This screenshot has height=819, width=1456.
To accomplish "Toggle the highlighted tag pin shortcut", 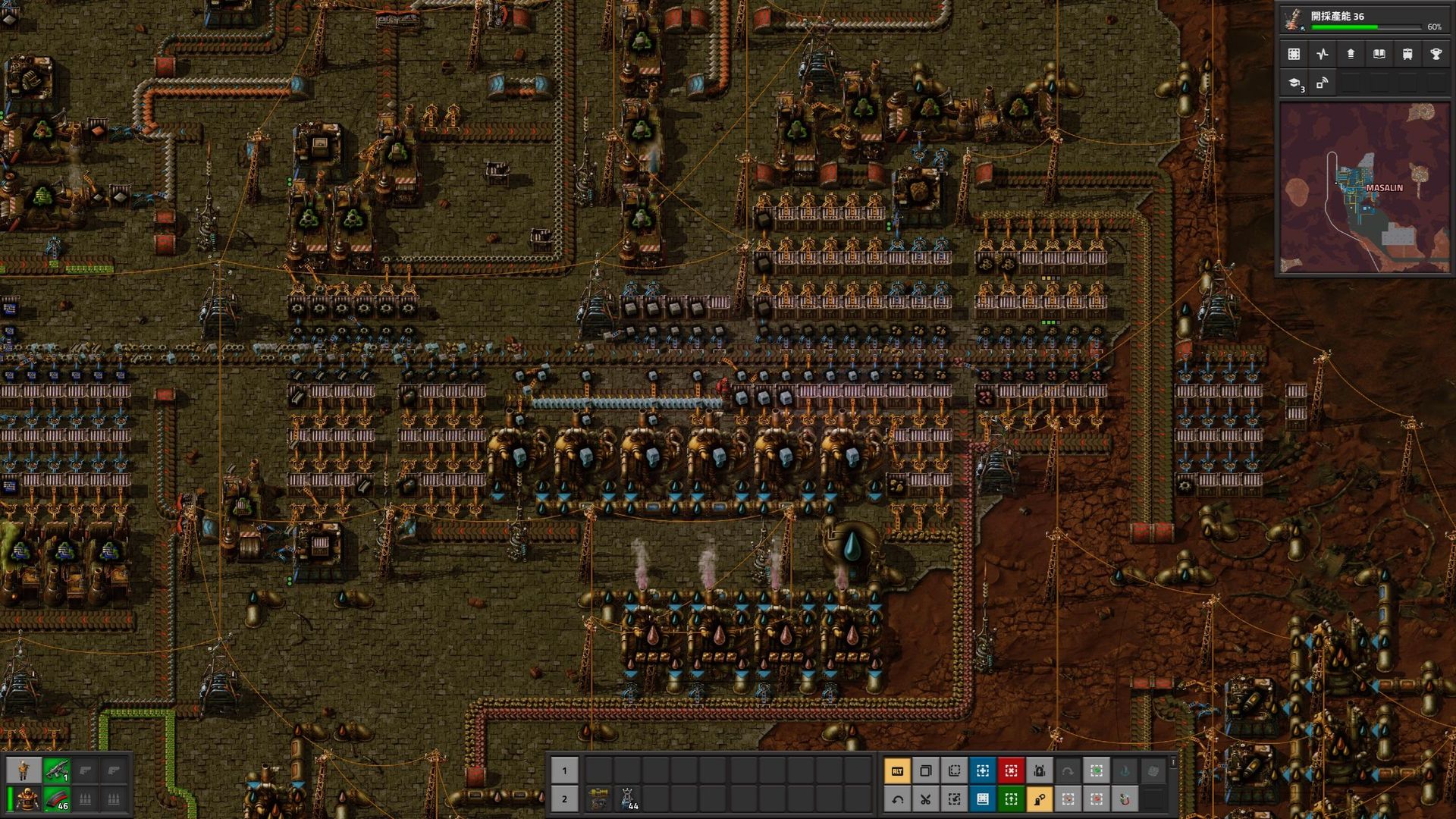I will pos(1039,799).
